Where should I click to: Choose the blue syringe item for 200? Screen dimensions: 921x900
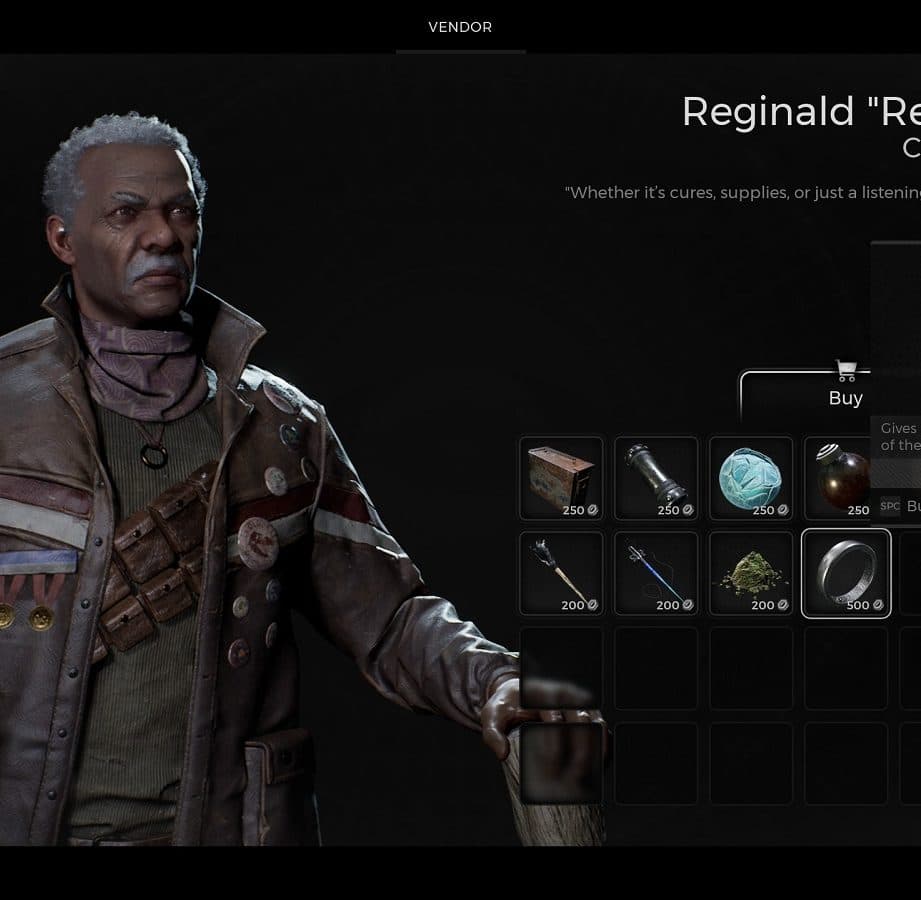[656, 573]
